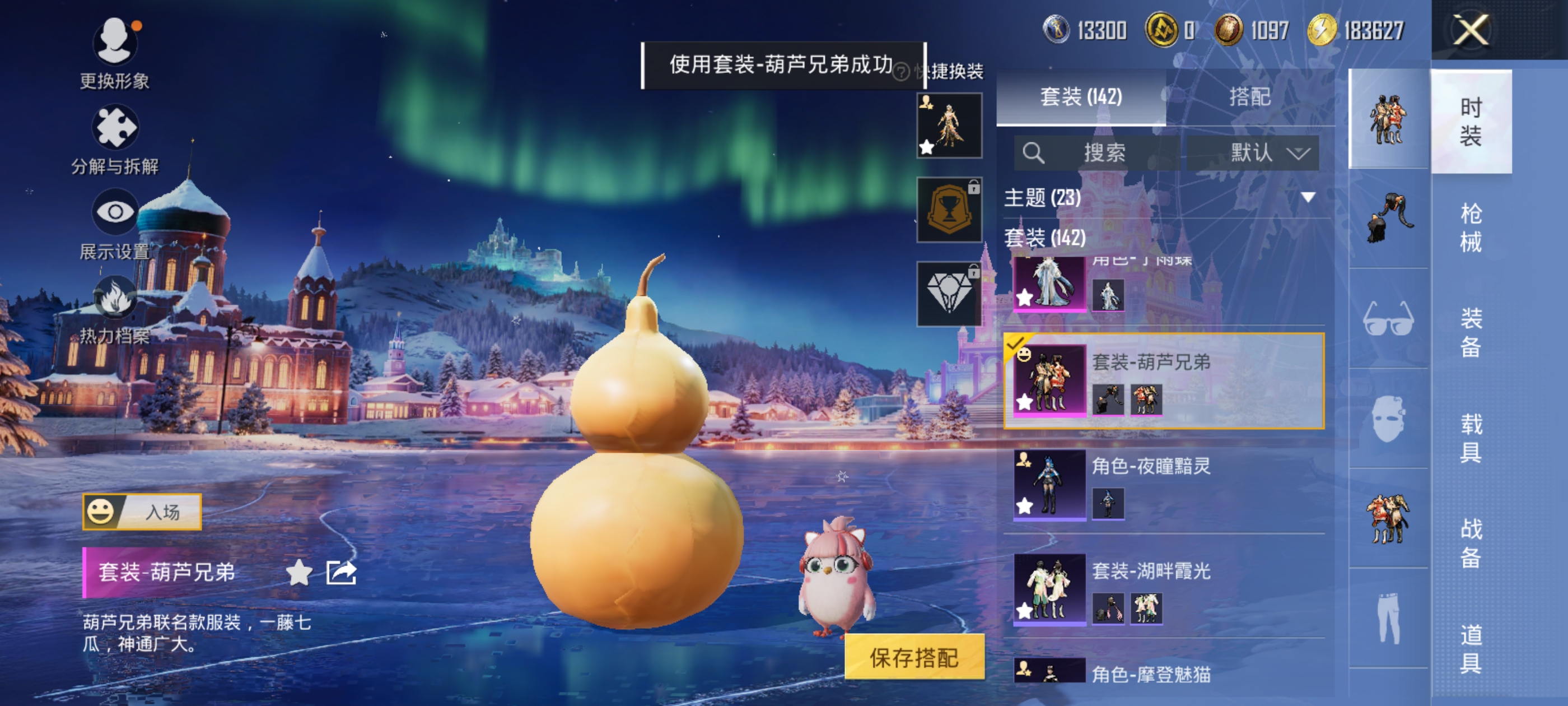This screenshot has height=706, width=1568.
Task: Open 分解与拆解 puzzle piece menu
Action: click(x=114, y=128)
